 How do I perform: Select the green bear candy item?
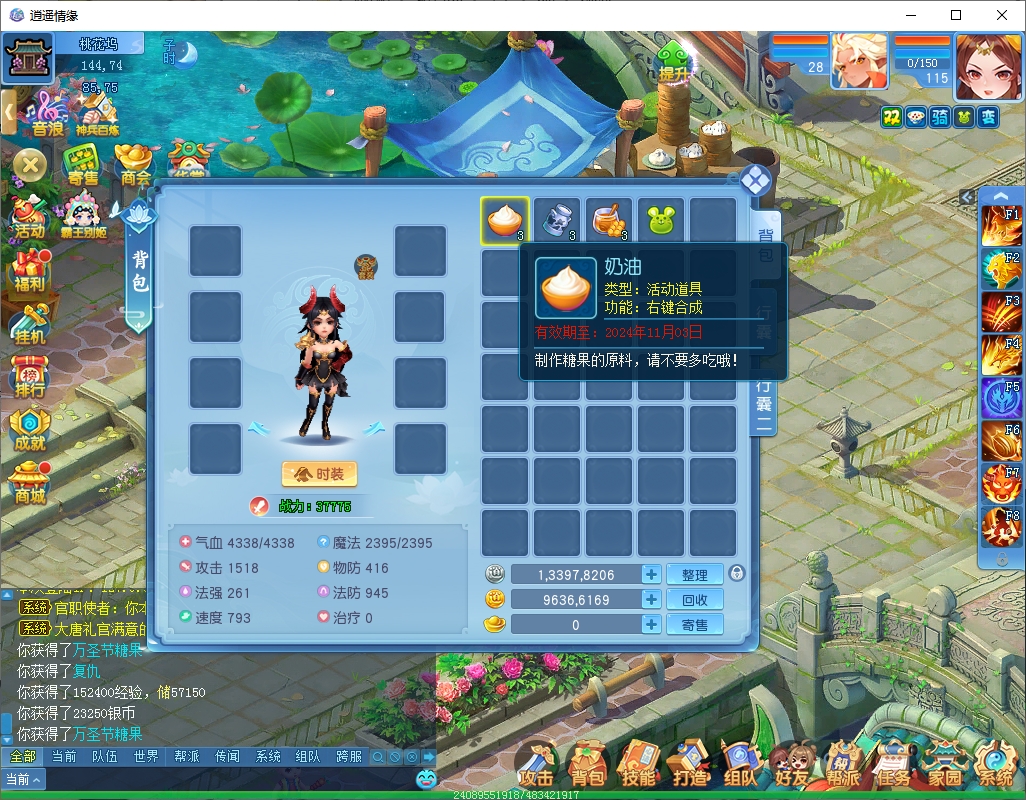[661, 220]
